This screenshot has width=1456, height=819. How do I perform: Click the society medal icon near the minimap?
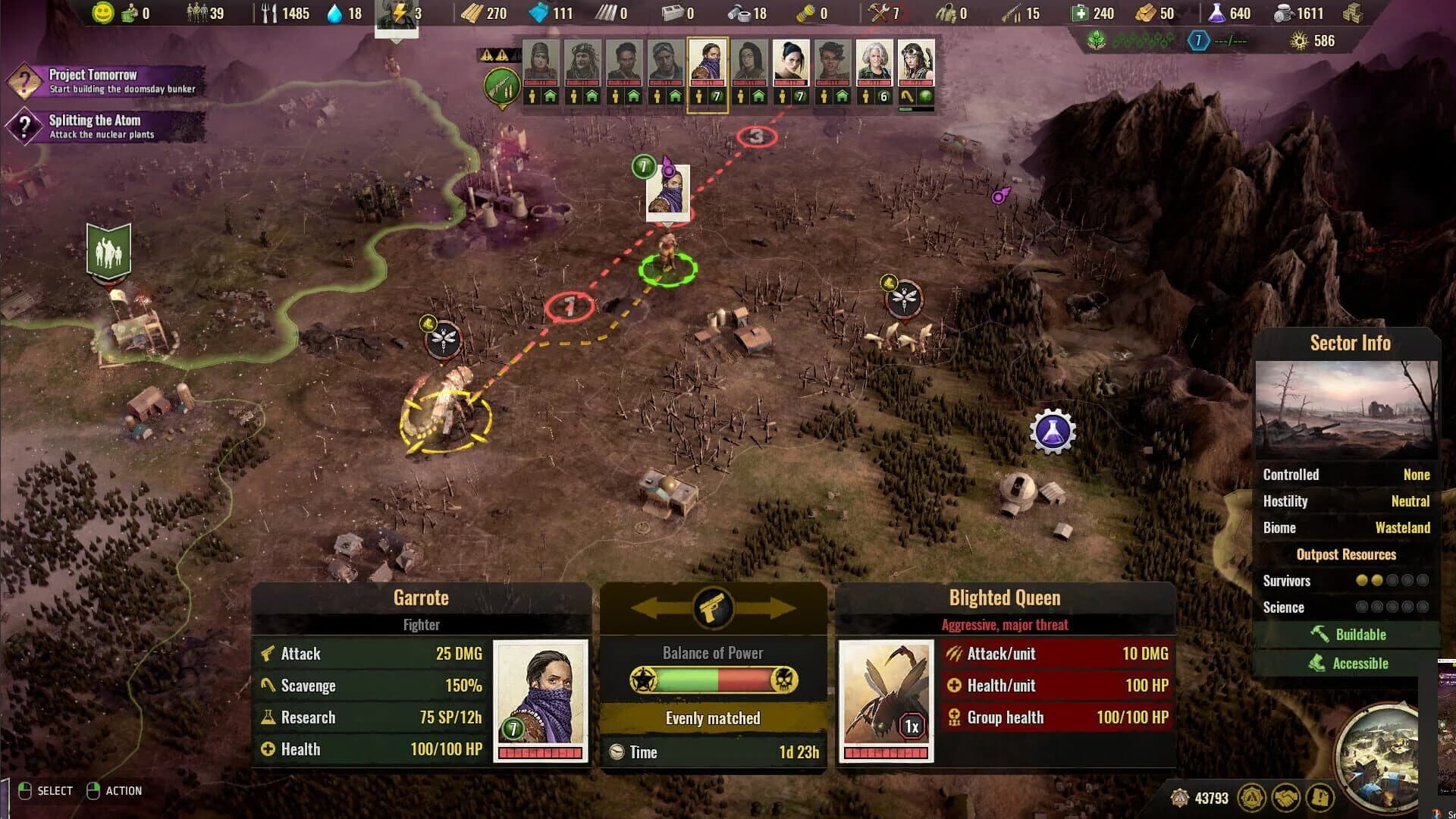(x=1252, y=797)
